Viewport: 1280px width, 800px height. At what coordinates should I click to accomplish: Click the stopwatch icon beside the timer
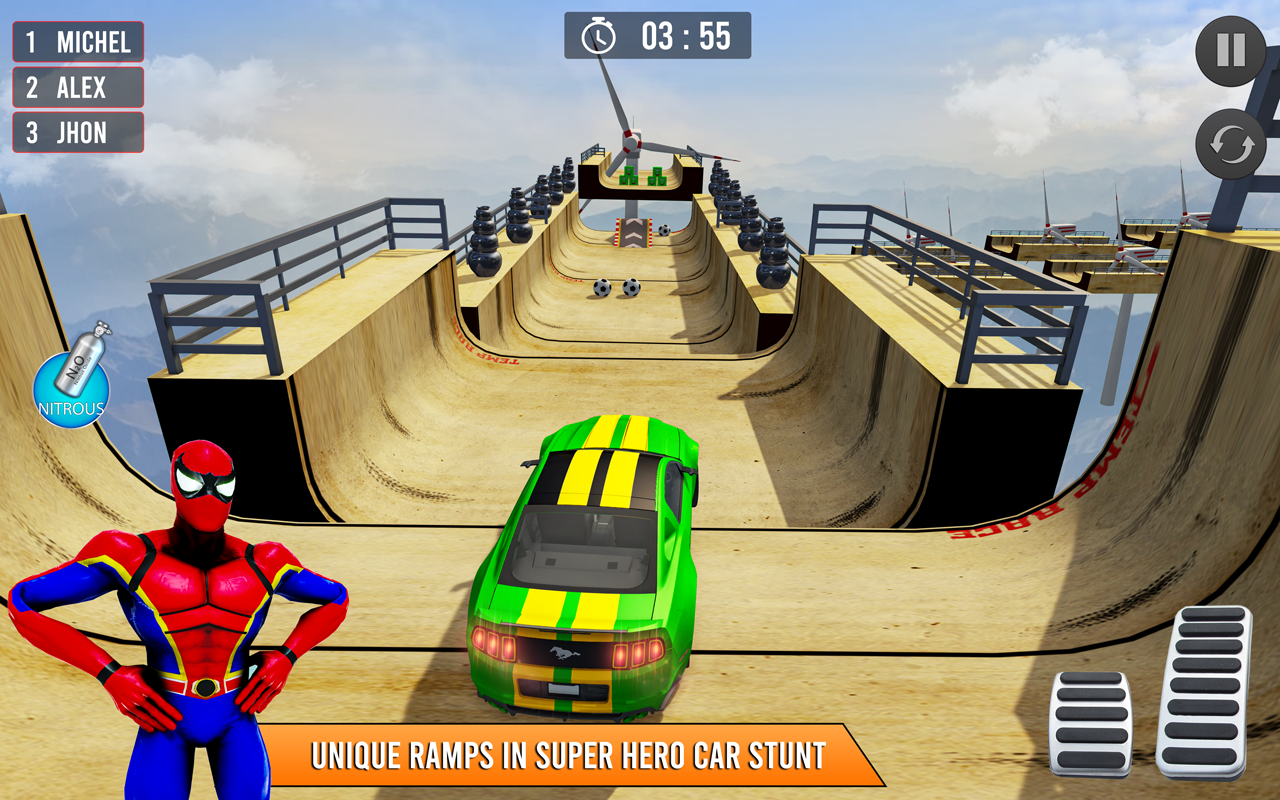click(597, 34)
